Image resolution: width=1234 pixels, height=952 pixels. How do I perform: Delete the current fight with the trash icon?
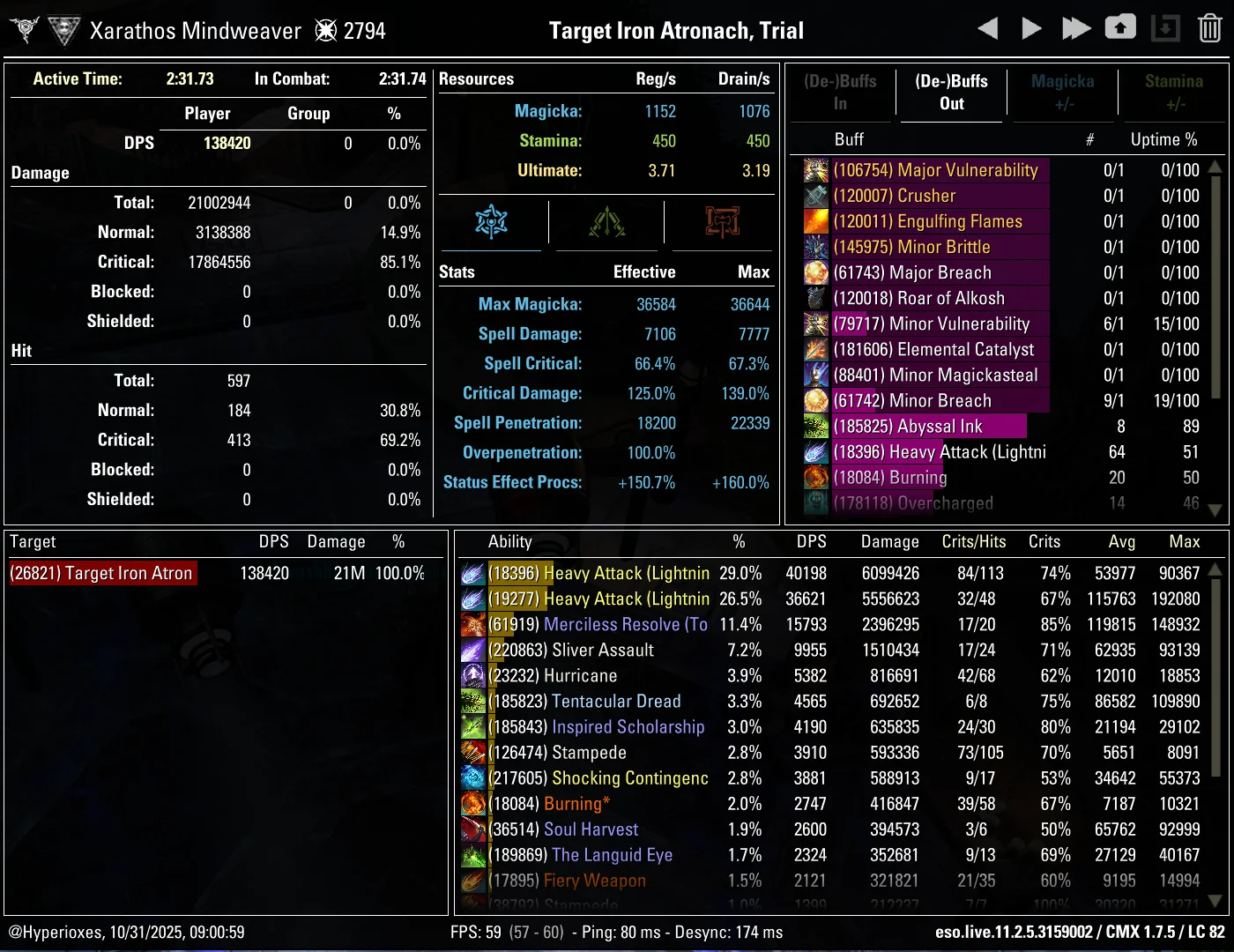1208,27
